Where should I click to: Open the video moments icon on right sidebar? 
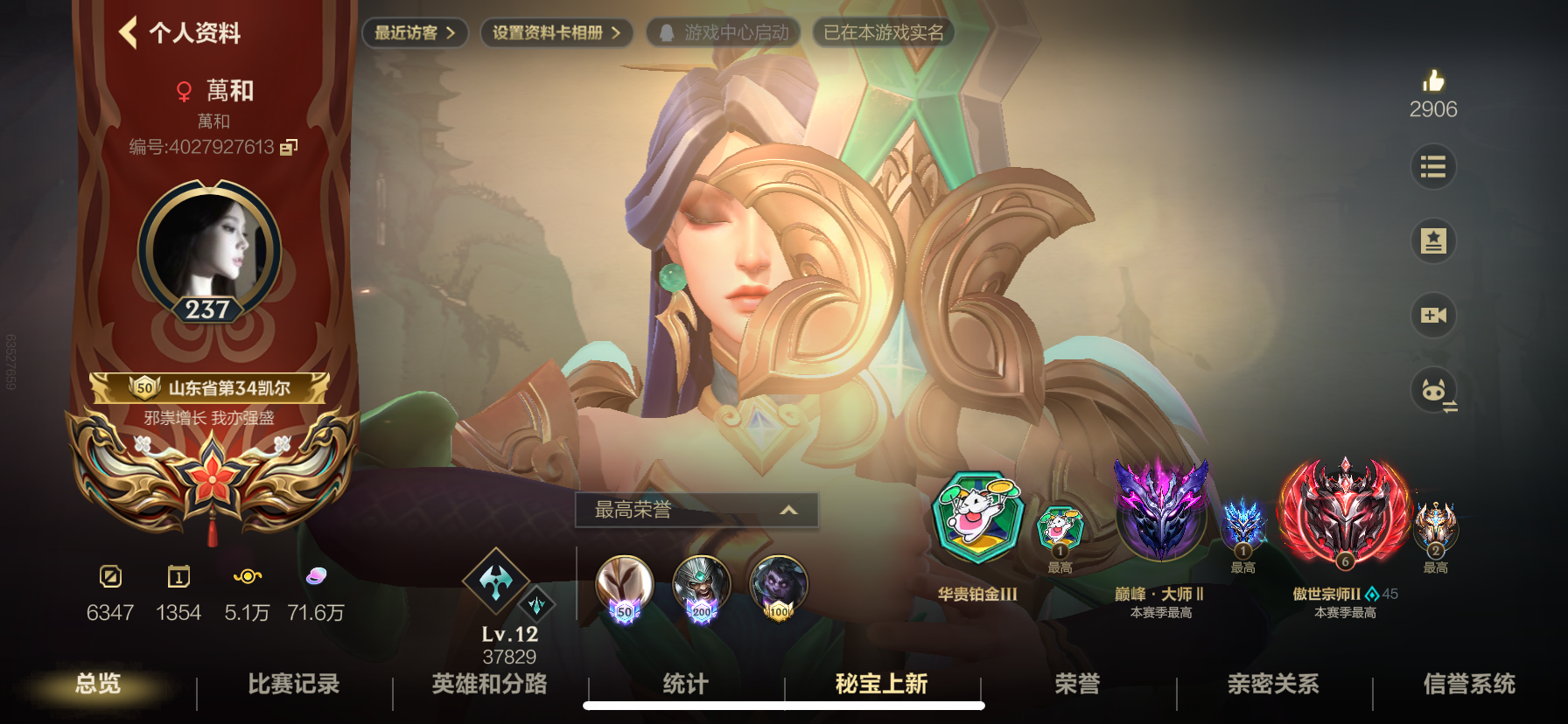tap(1434, 315)
